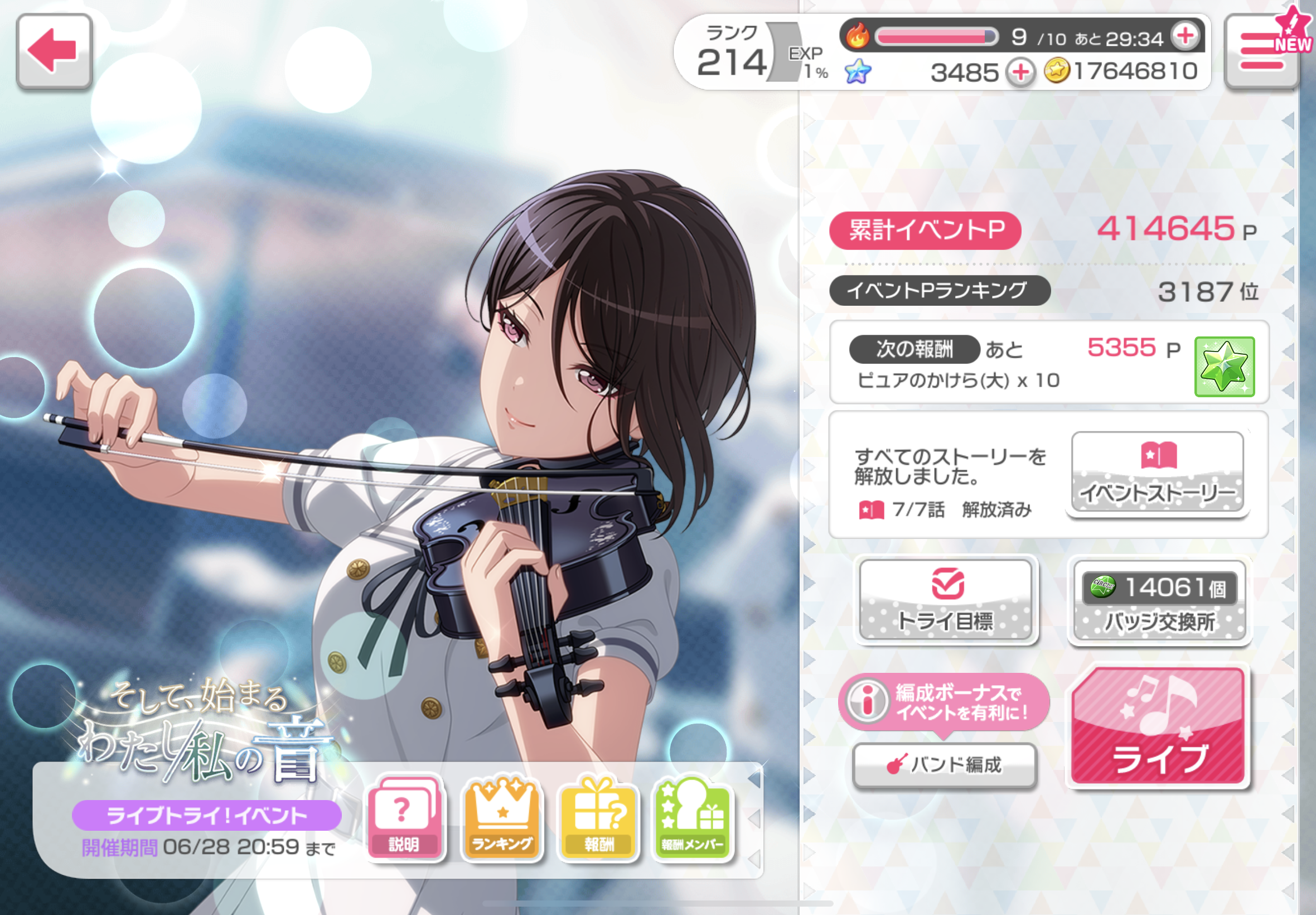Go back with the pink arrow button
Screen dimensions: 1316x915
[x=54, y=51]
